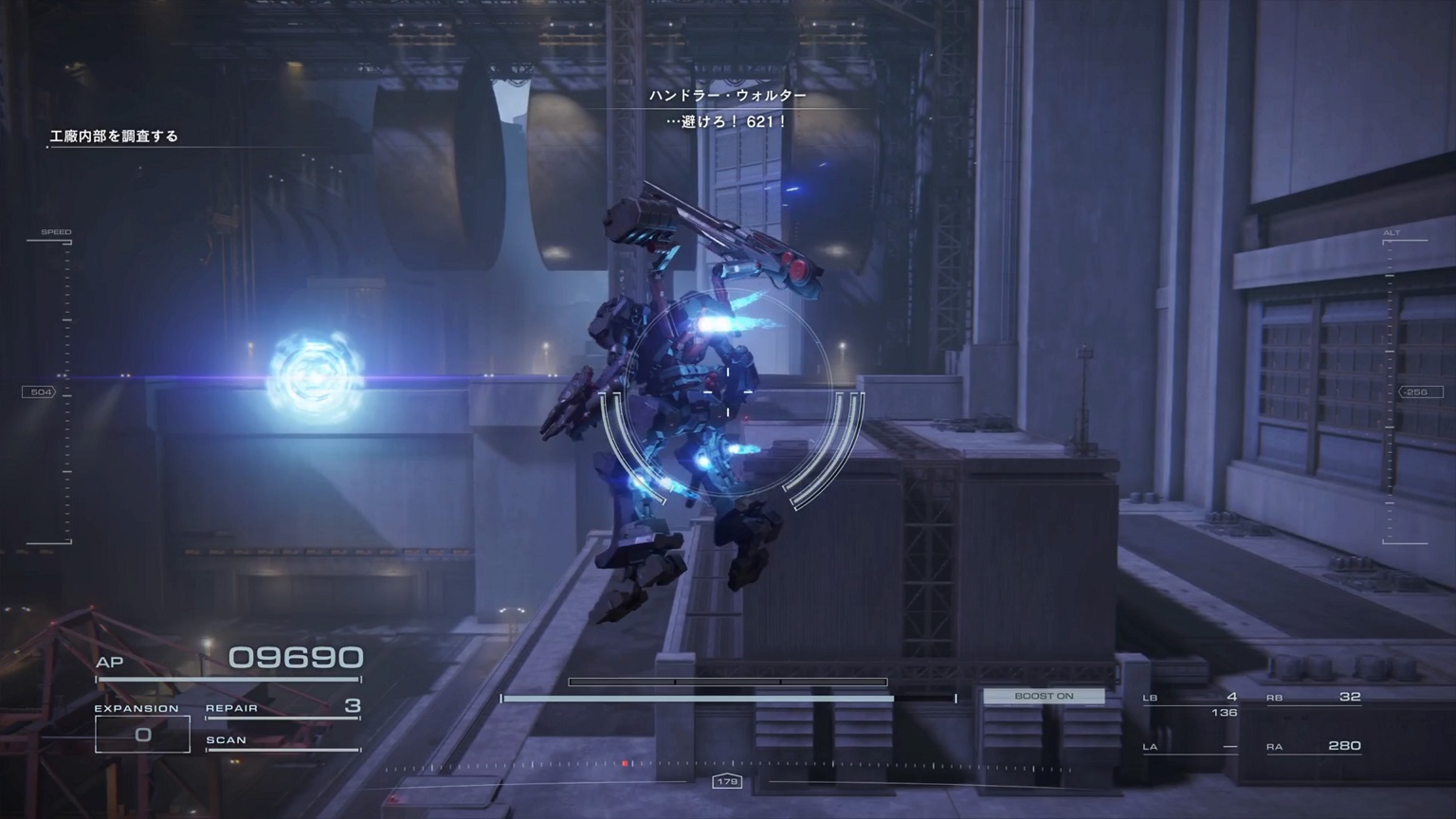The width and height of the screenshot is (1456, 819).
Task: Toggle the BOOST ON indicator
Action: (x=1044, y=696)
